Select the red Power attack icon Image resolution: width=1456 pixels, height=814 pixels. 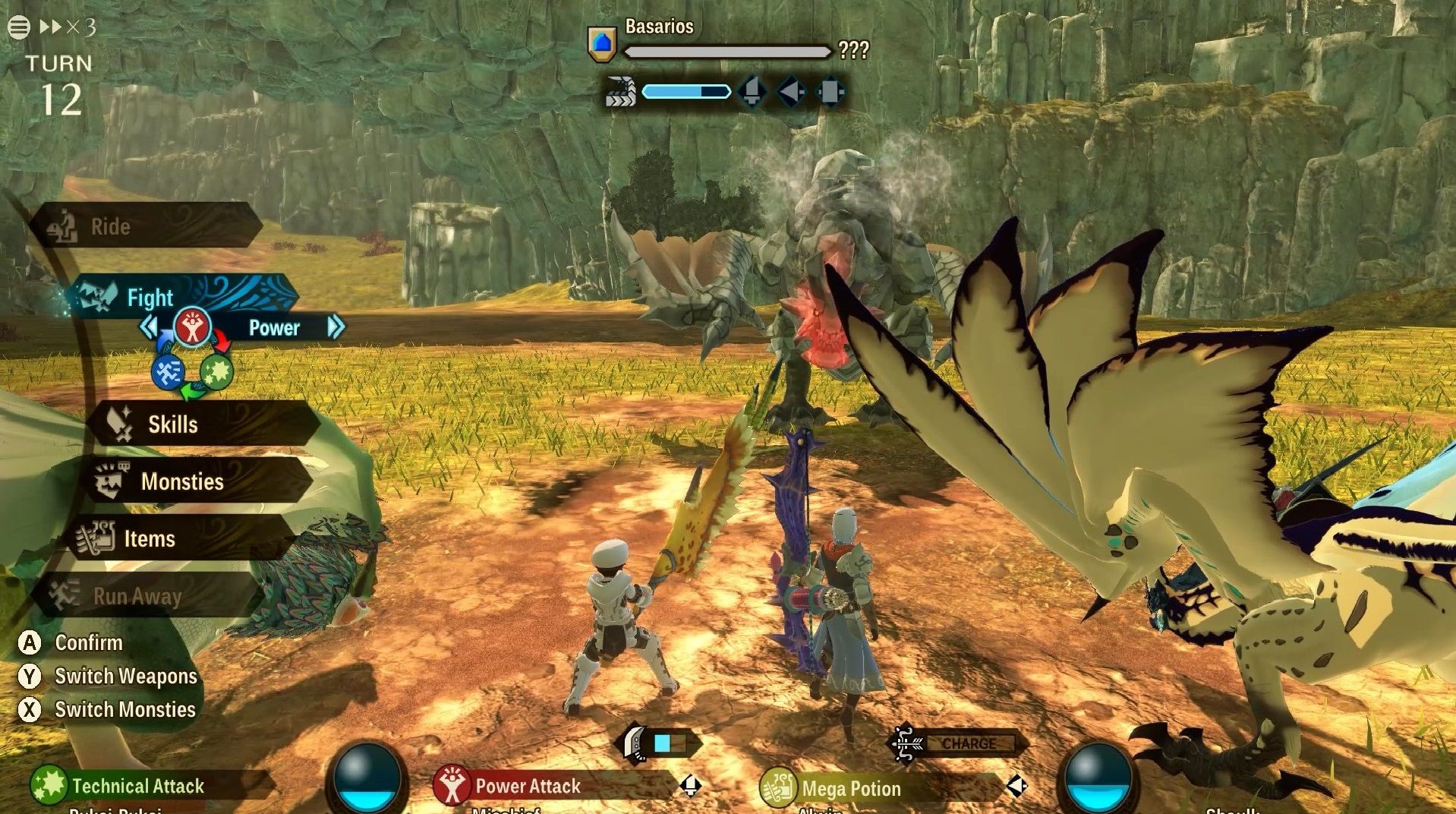[192, 328]
